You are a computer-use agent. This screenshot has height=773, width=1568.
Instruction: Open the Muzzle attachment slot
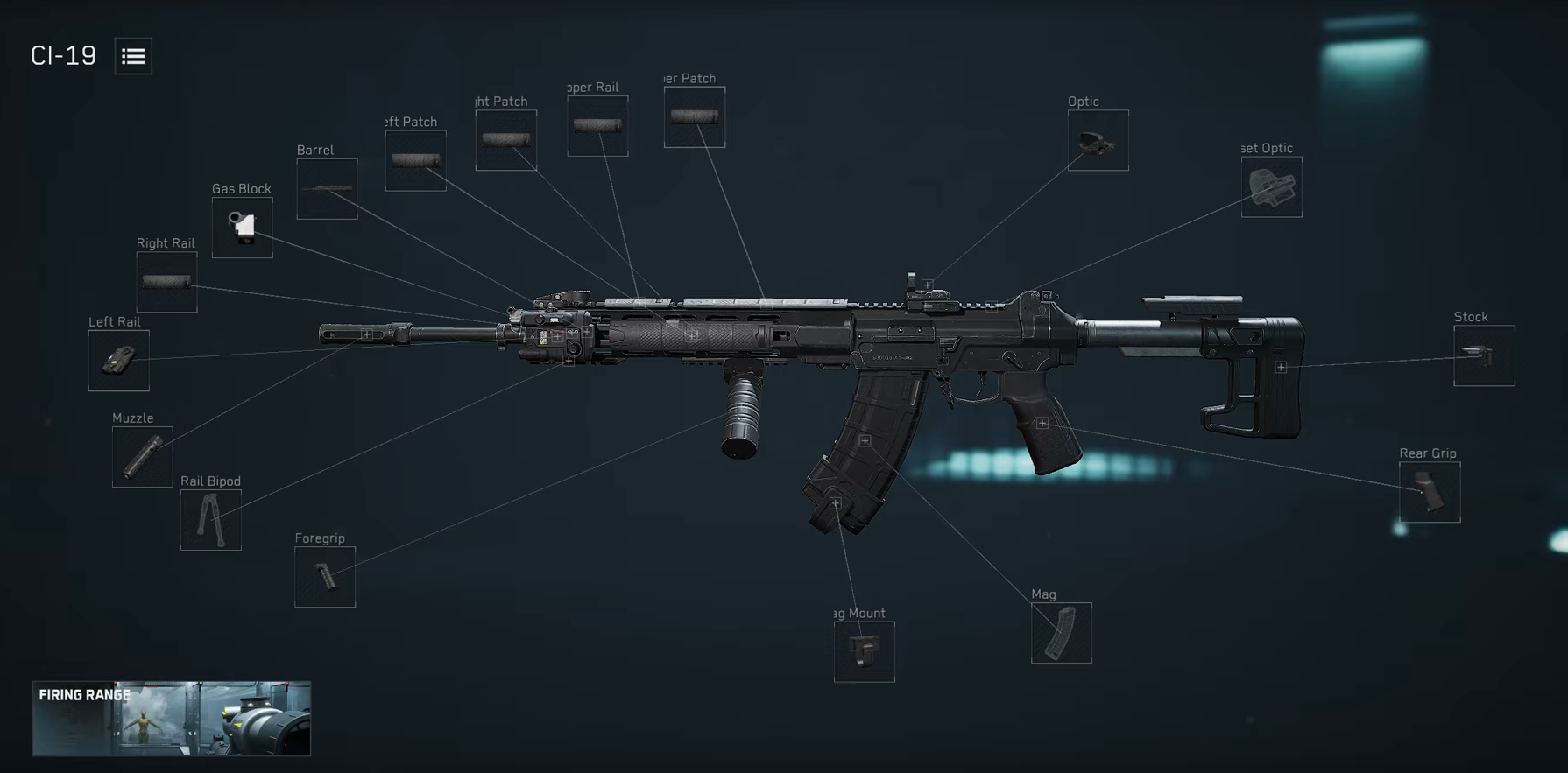[x=141, y=456]
